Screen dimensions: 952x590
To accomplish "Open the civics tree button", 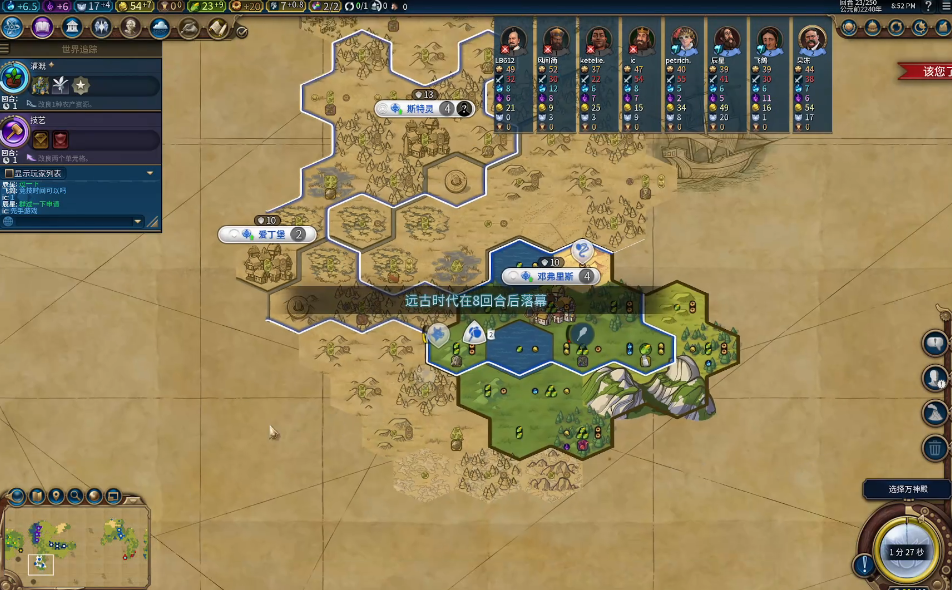I will 43,28.
